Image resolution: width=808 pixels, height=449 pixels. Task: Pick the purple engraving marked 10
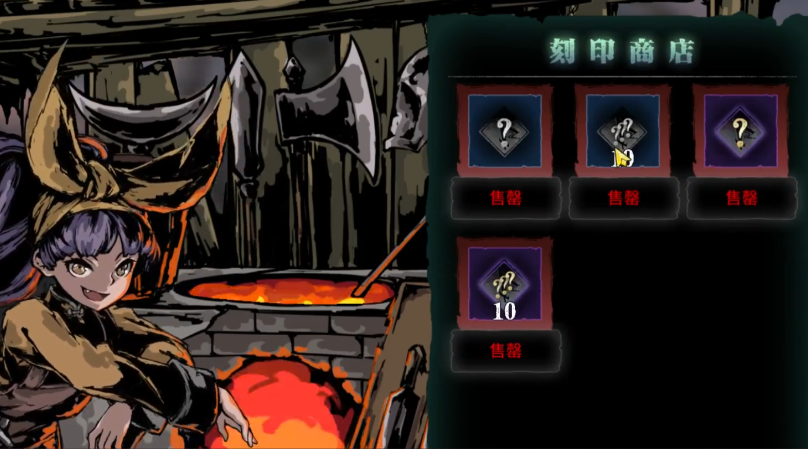505,284
